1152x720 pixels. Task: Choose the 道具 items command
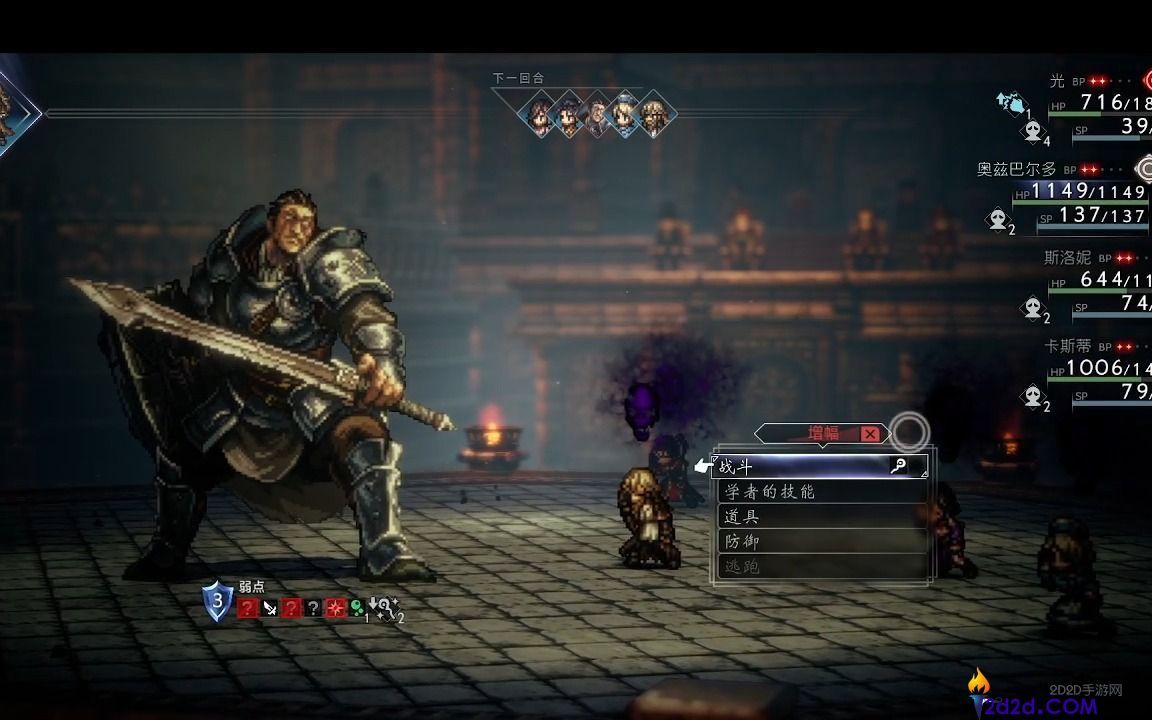800,517
